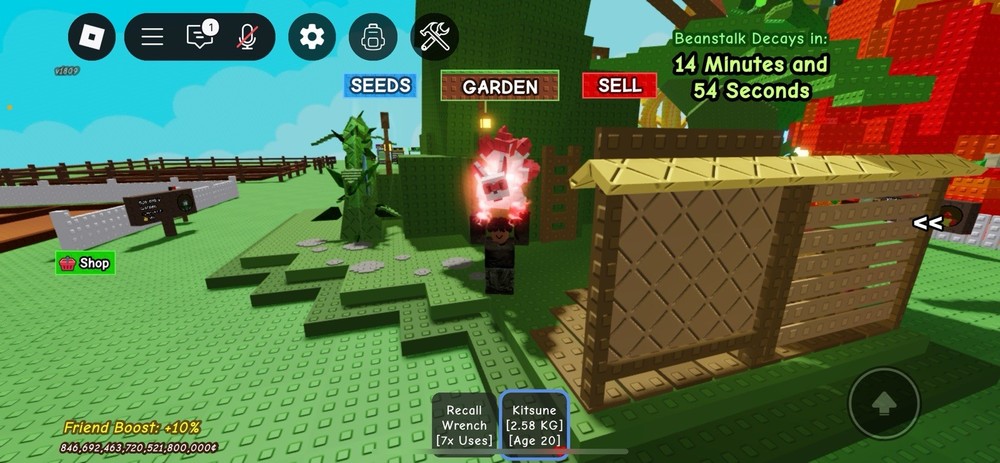Open the backpack inventory
1000x463 pixels.
click(373, 37)
